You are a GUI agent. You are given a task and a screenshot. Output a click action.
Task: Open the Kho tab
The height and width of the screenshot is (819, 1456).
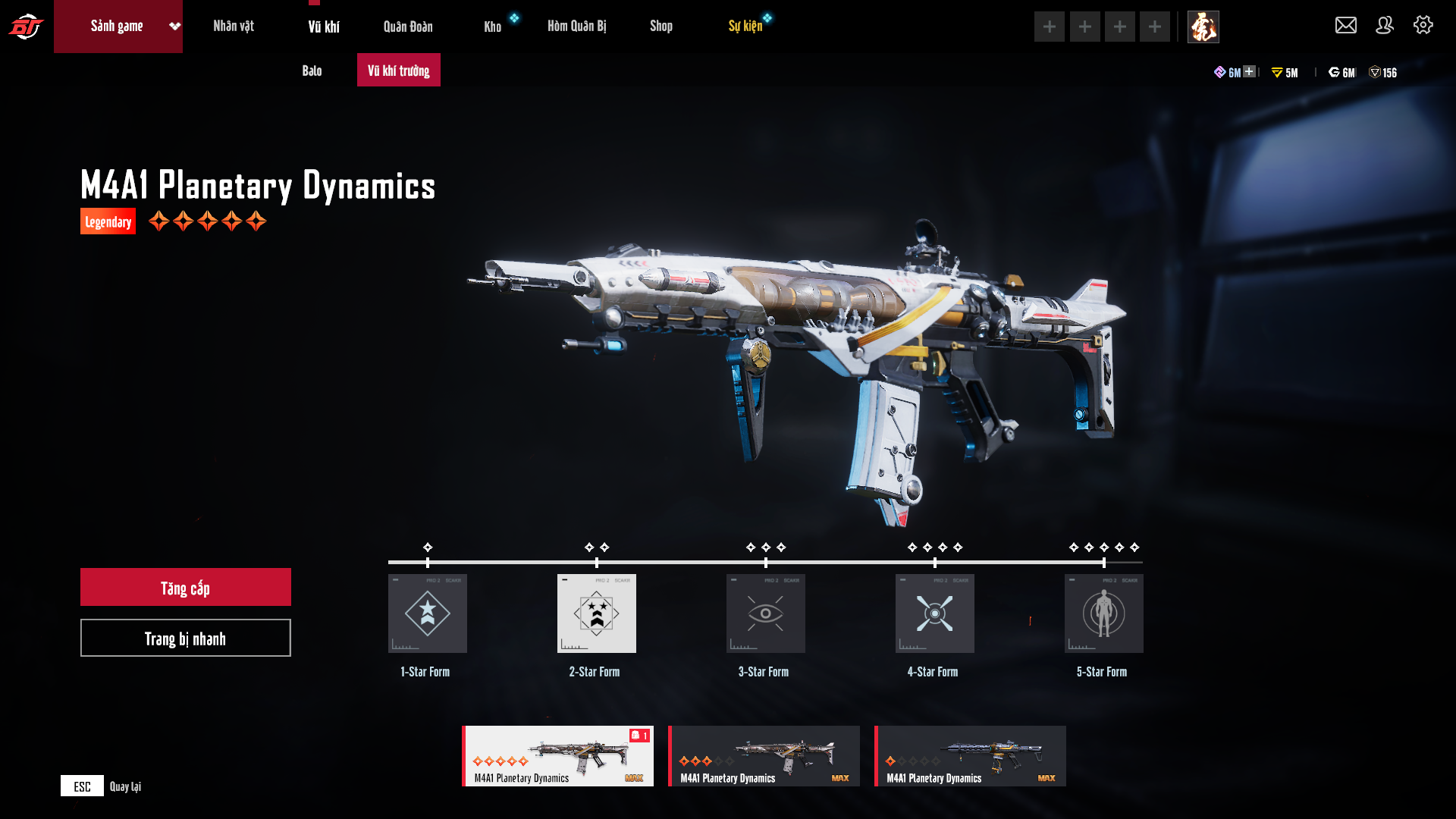[x=493, y=27]
